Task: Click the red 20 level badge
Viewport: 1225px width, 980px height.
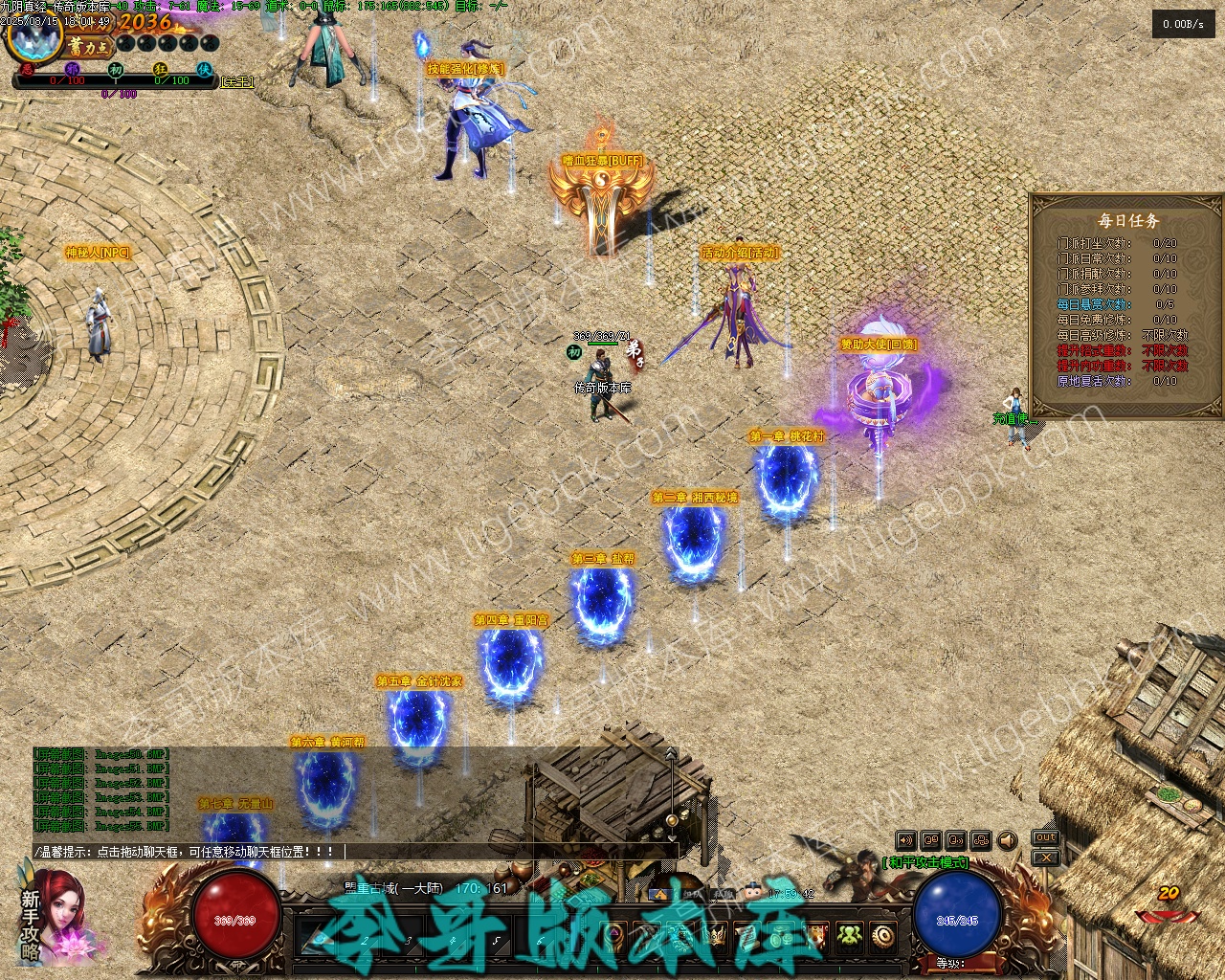Action: click(1168, 894)
